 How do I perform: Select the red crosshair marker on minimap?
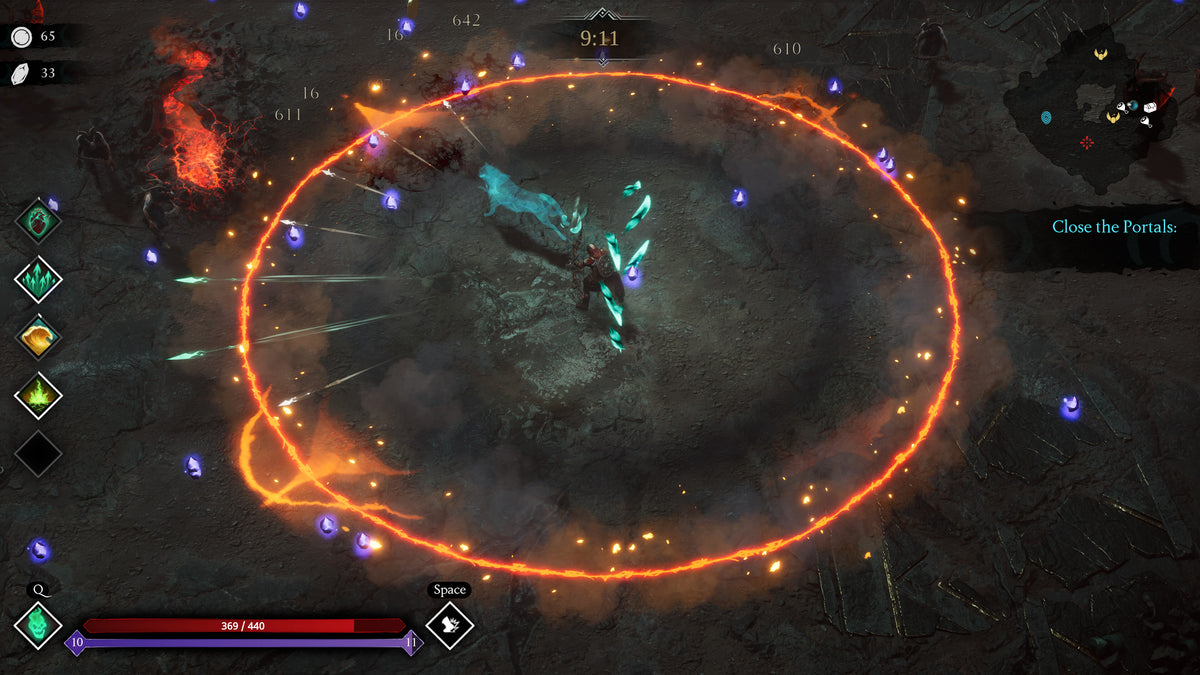coord(1087,142)
